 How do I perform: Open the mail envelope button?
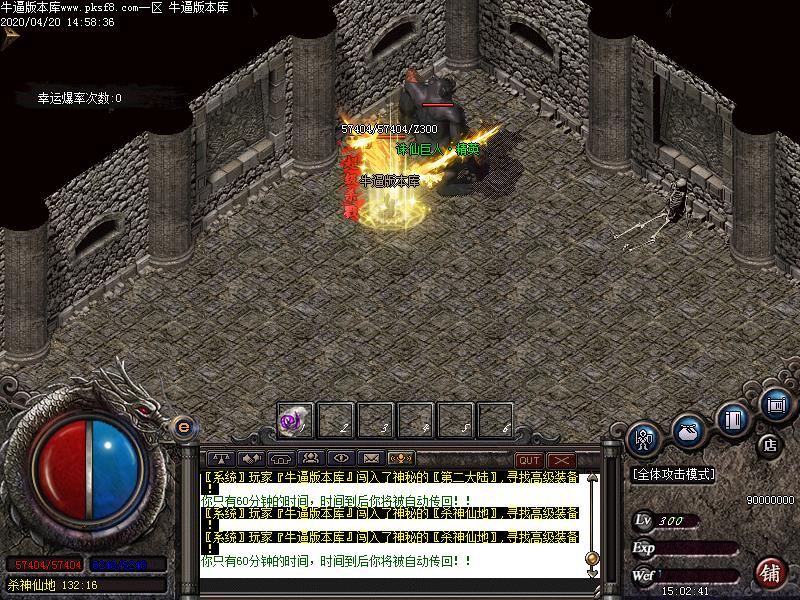tap(370, 459)
